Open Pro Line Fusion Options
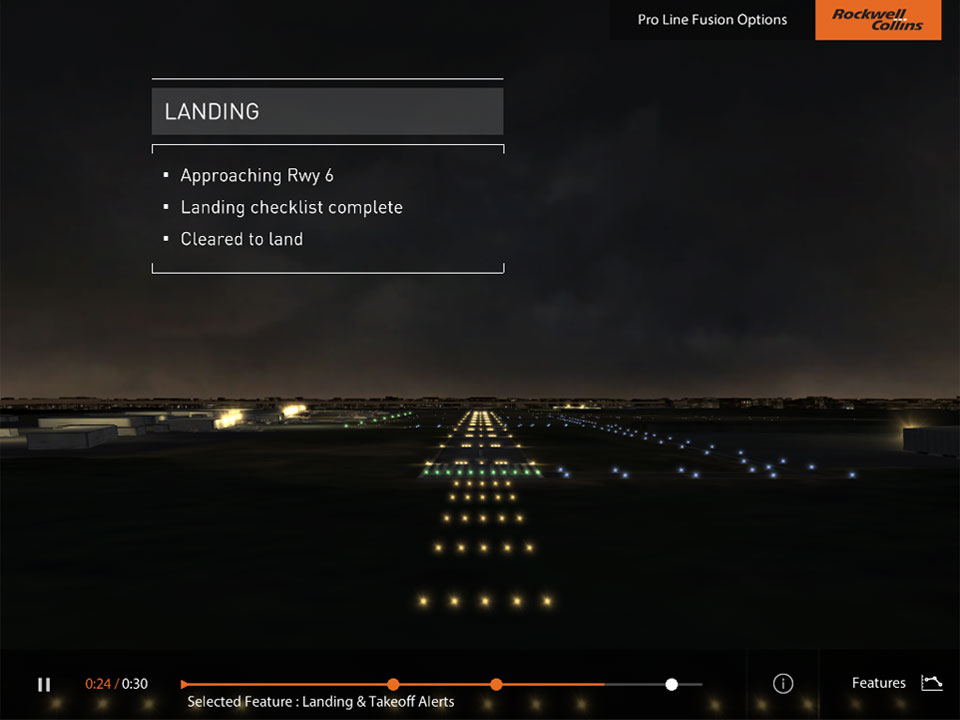Image resolution: width=960 pixels, height=720 pixels. point(712,20)
